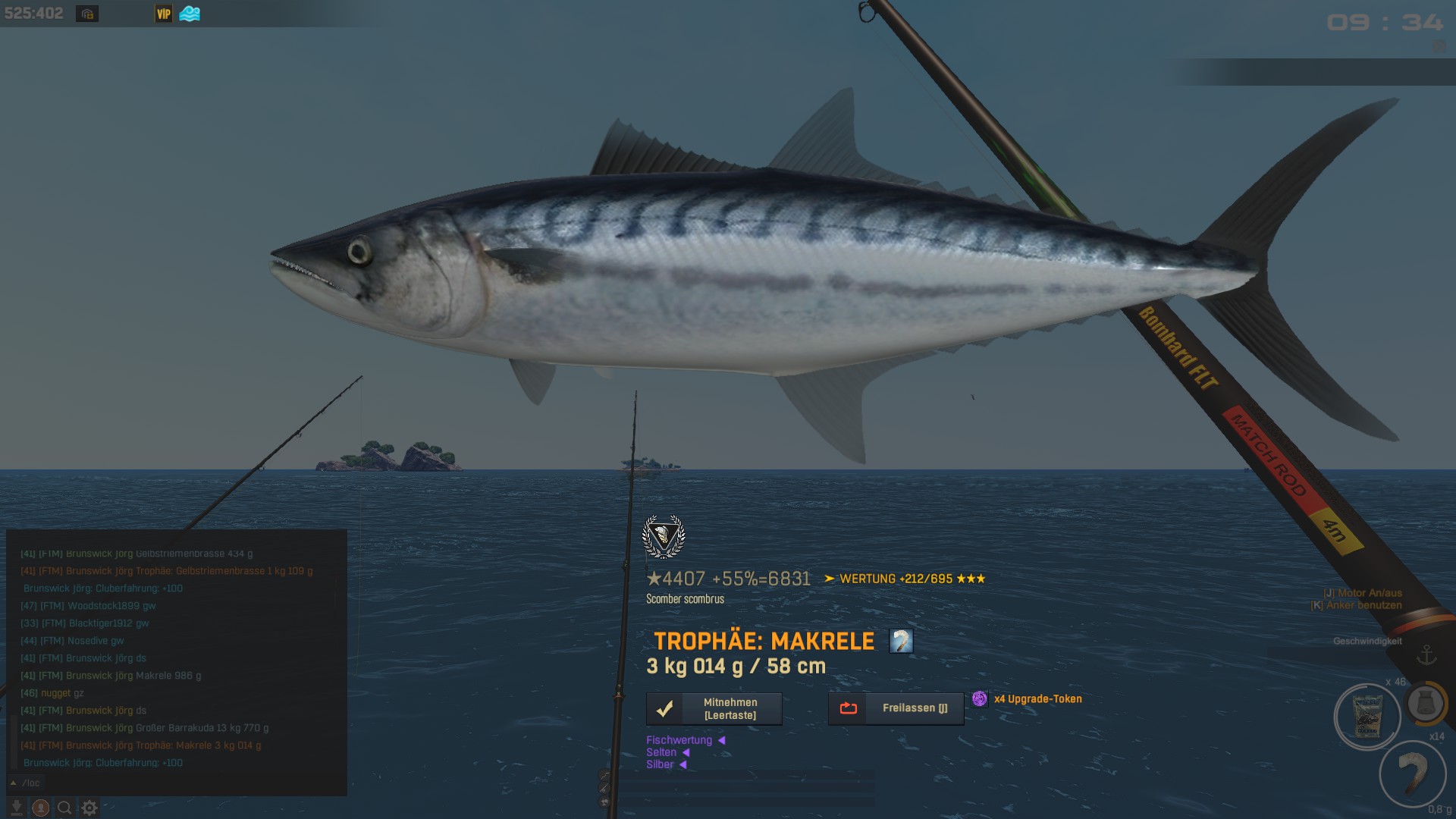Open the /loc chat channel selector
The height and width of the screenshot is (819, 1456).
pyautogui.click(x=27, y=783)
